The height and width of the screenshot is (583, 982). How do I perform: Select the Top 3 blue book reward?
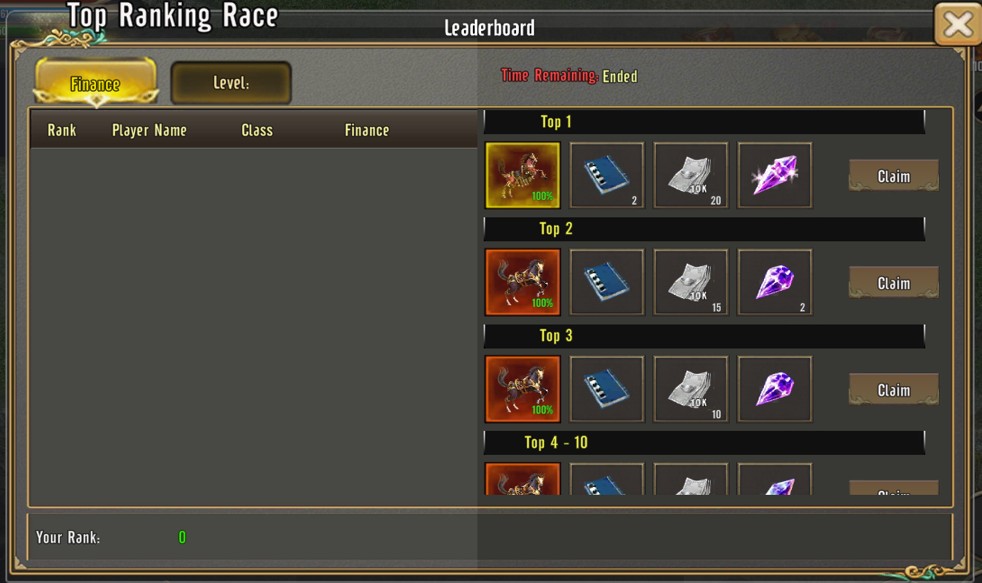pos(607,389)
